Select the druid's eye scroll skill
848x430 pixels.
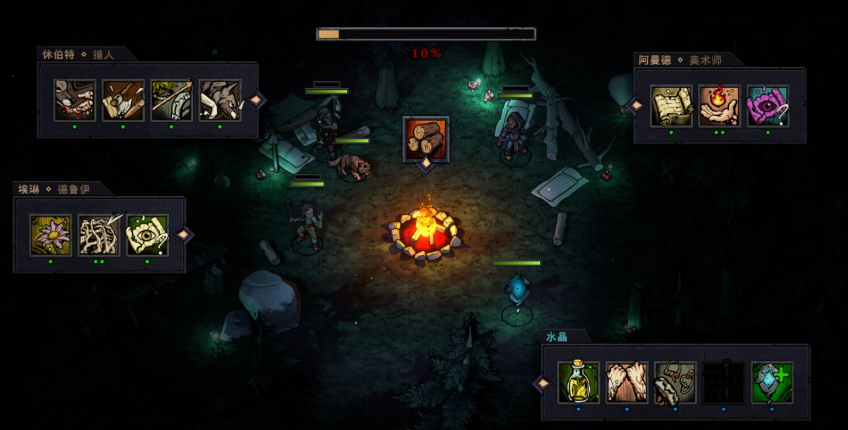click(147, 235)
